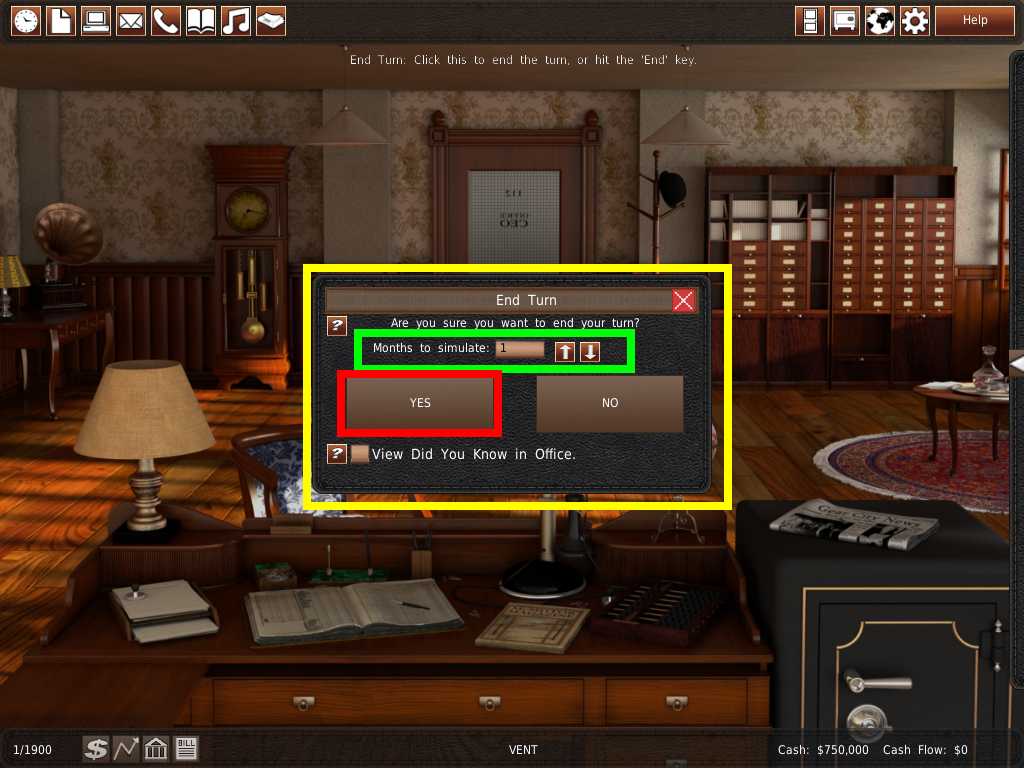Viewport: 1024px width, 768px height.
Task: Open the dollar sign finances icon
Action: click(96, 748)
